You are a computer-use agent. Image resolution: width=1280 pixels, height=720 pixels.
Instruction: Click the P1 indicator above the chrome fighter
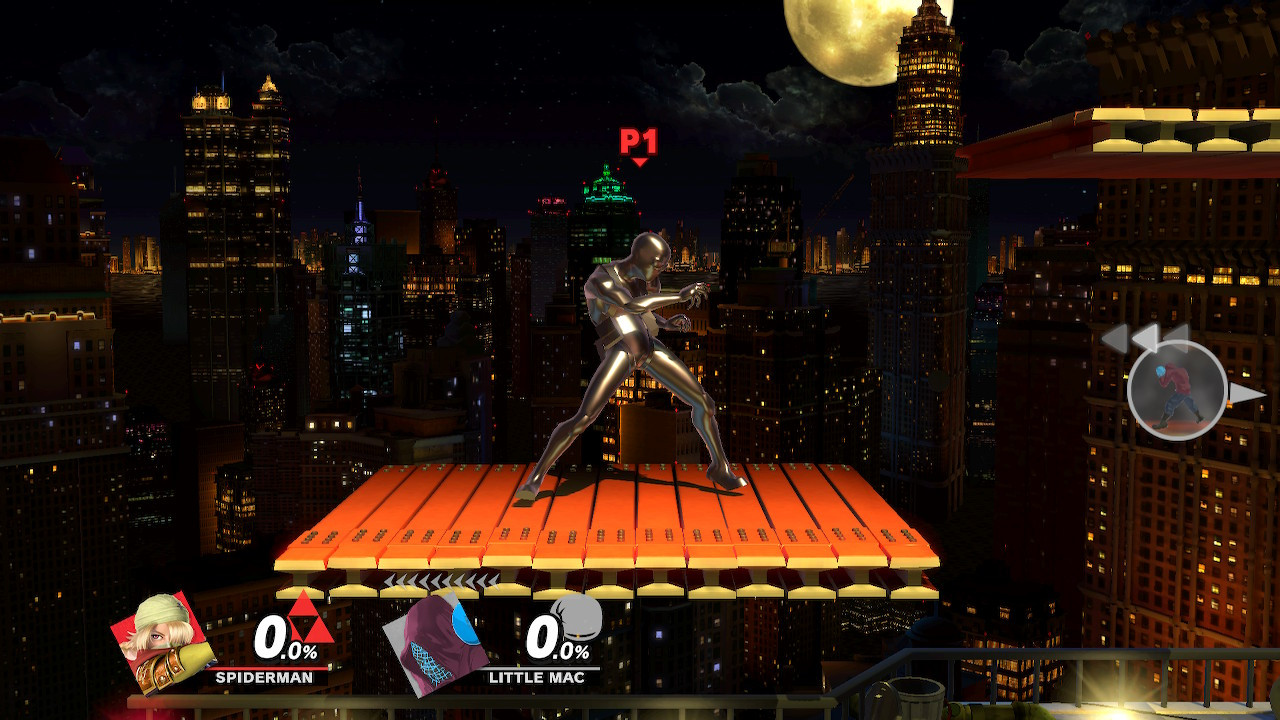[637, 139]
